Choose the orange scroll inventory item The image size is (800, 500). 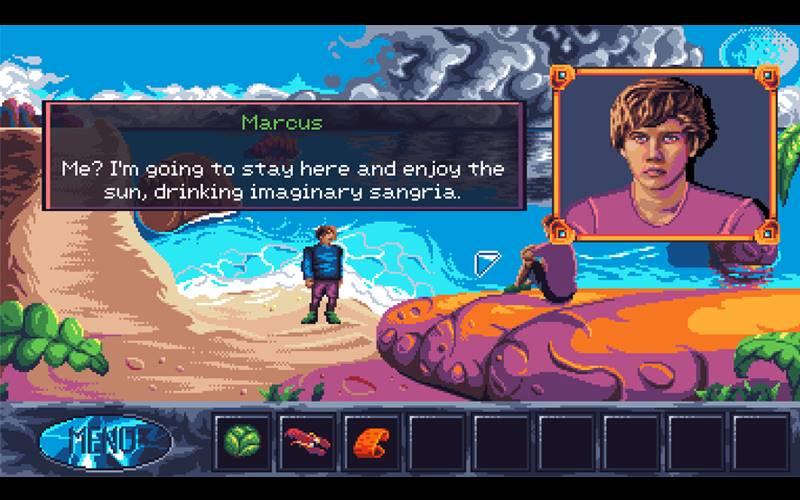click(x=369, y=440)
